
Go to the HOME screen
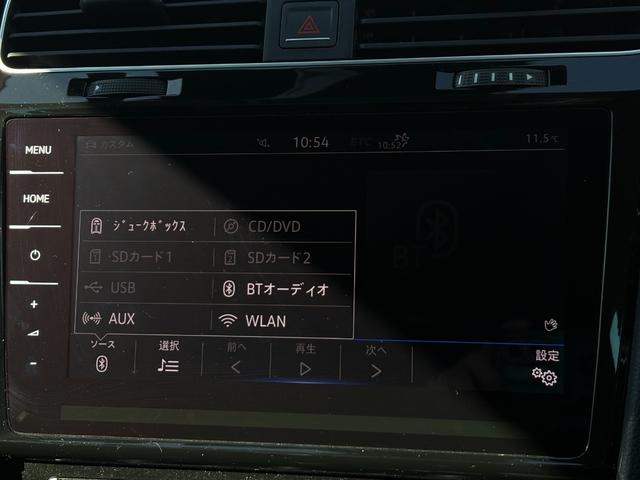36,200
